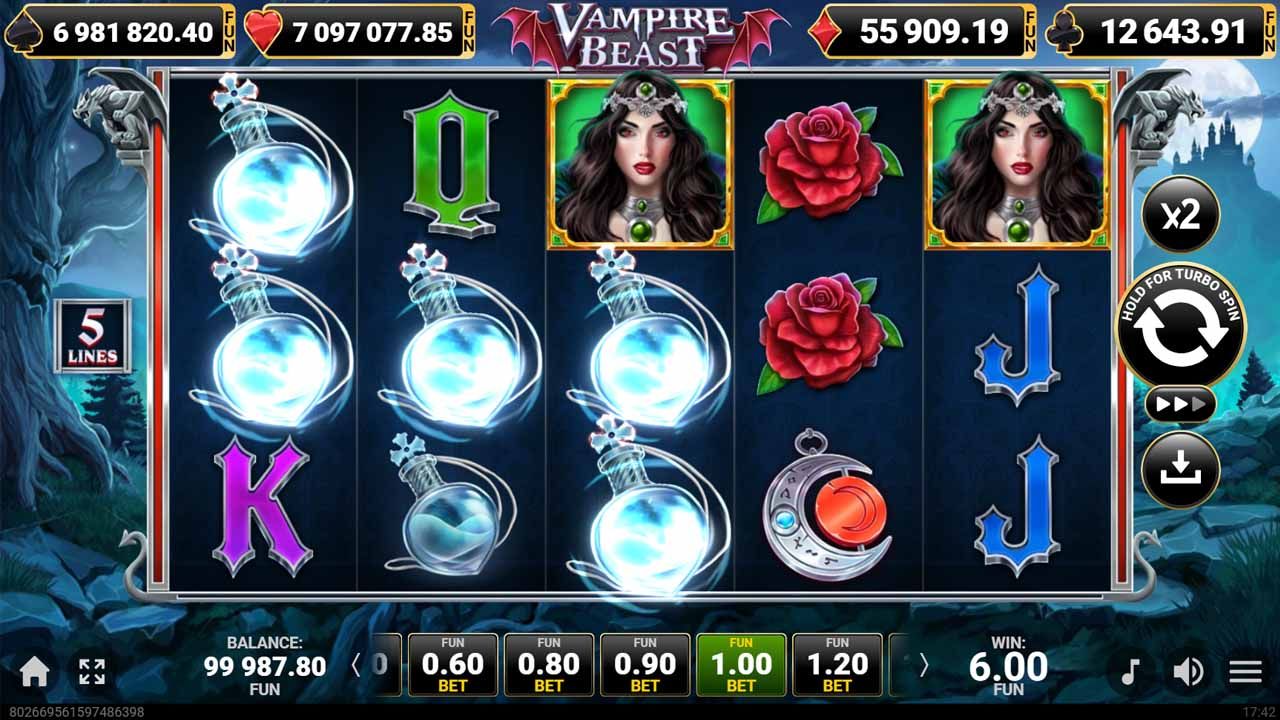The image size is (1280, 720).
Task: Click the club suit balance icon
Action: [x=1063, y=31]
